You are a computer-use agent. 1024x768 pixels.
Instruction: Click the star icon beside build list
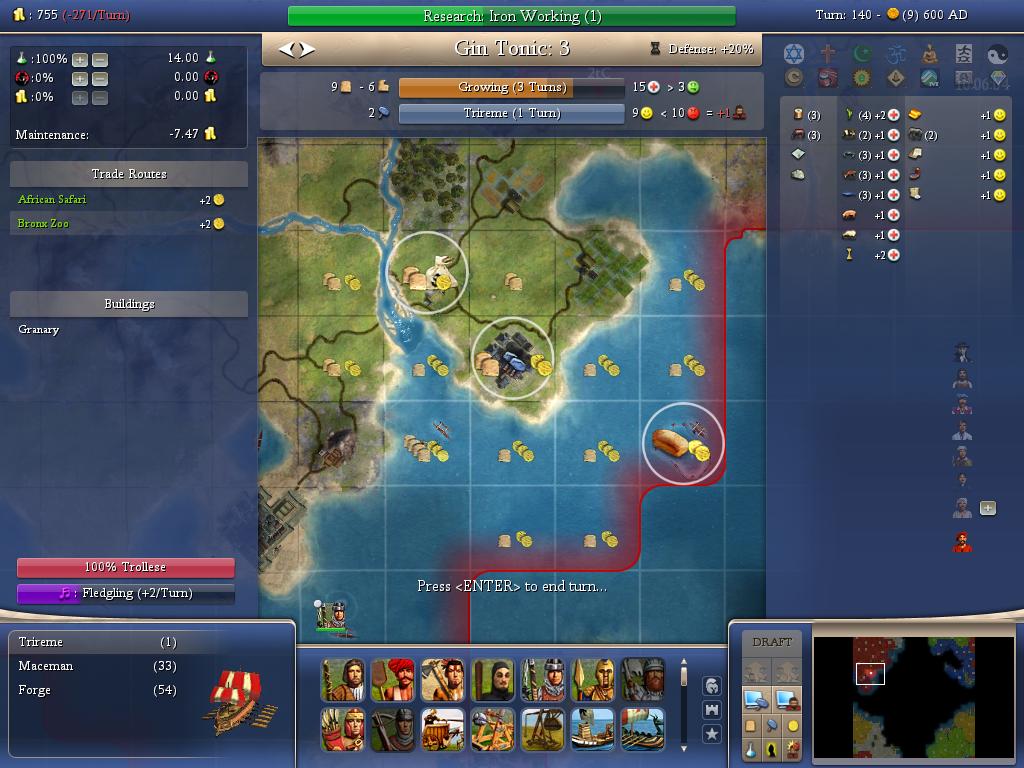pos(712,734)
